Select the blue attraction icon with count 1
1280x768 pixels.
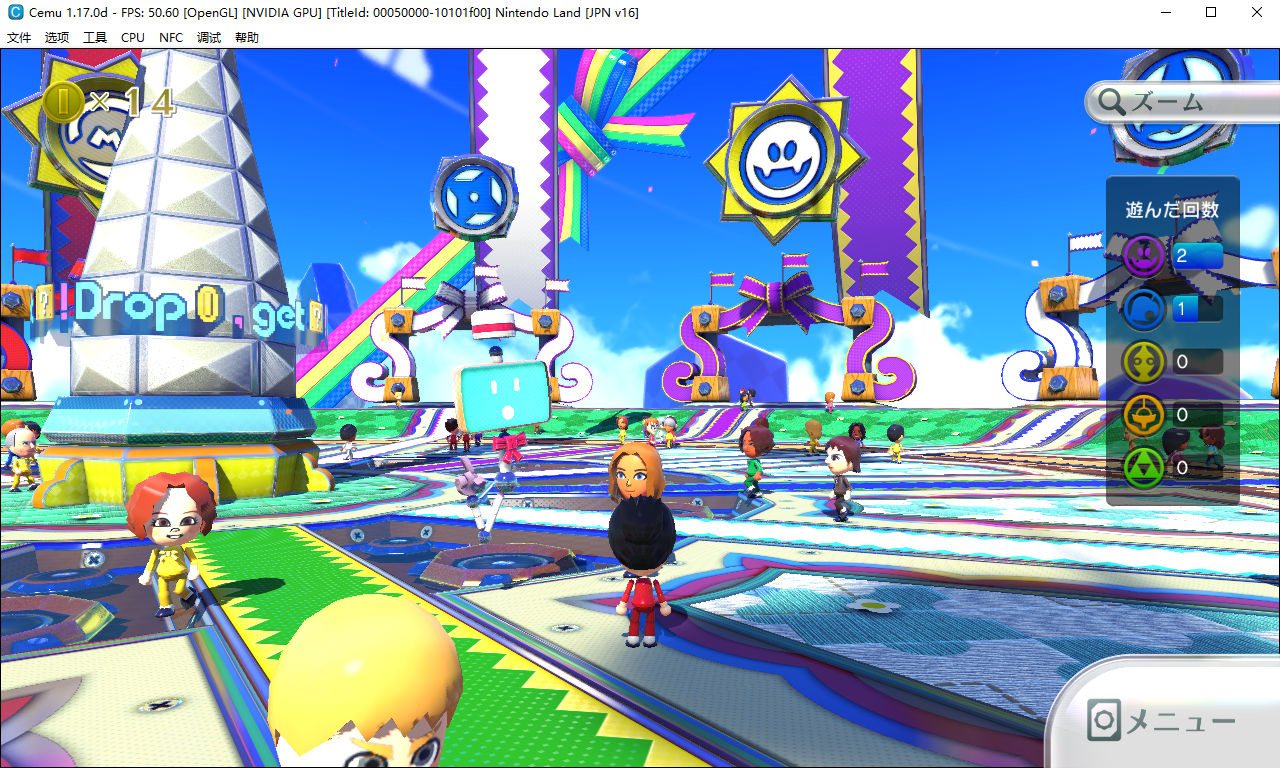(1144, 310)
